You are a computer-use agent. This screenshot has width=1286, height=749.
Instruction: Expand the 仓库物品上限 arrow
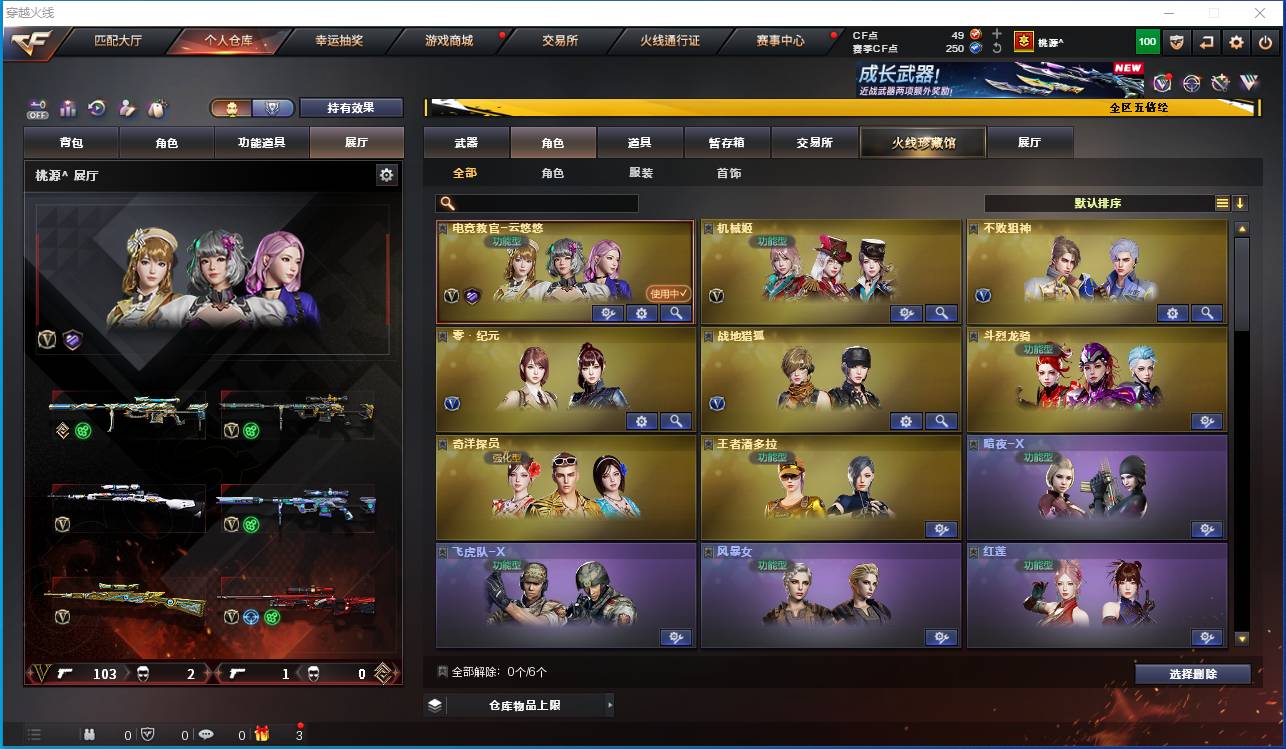609,705
